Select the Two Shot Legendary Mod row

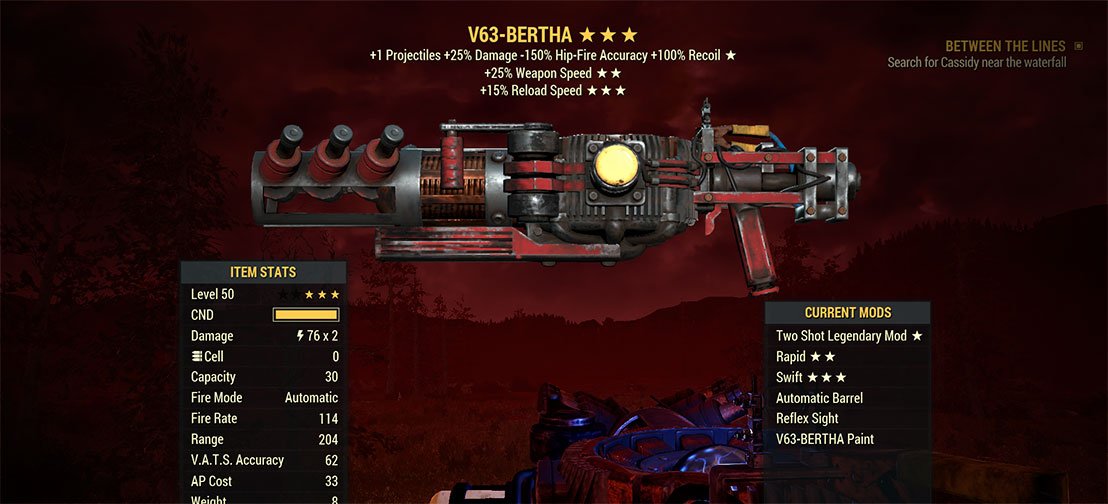[848, 336]
